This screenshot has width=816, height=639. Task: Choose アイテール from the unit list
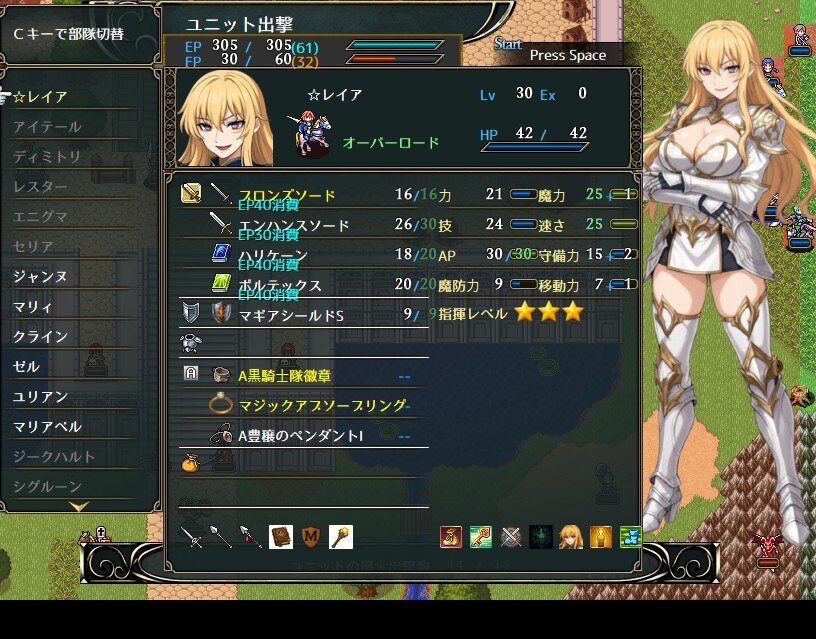pyautogui.click(x=47, y=127)
